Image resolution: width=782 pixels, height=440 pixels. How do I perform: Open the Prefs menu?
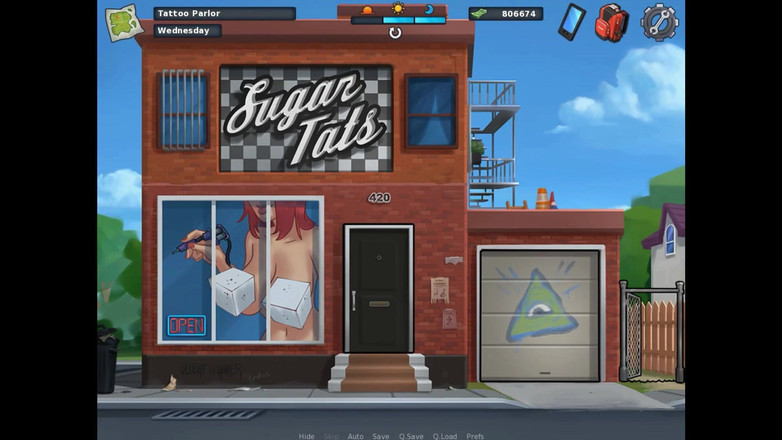pyautogui.click(x=476, y=436)
